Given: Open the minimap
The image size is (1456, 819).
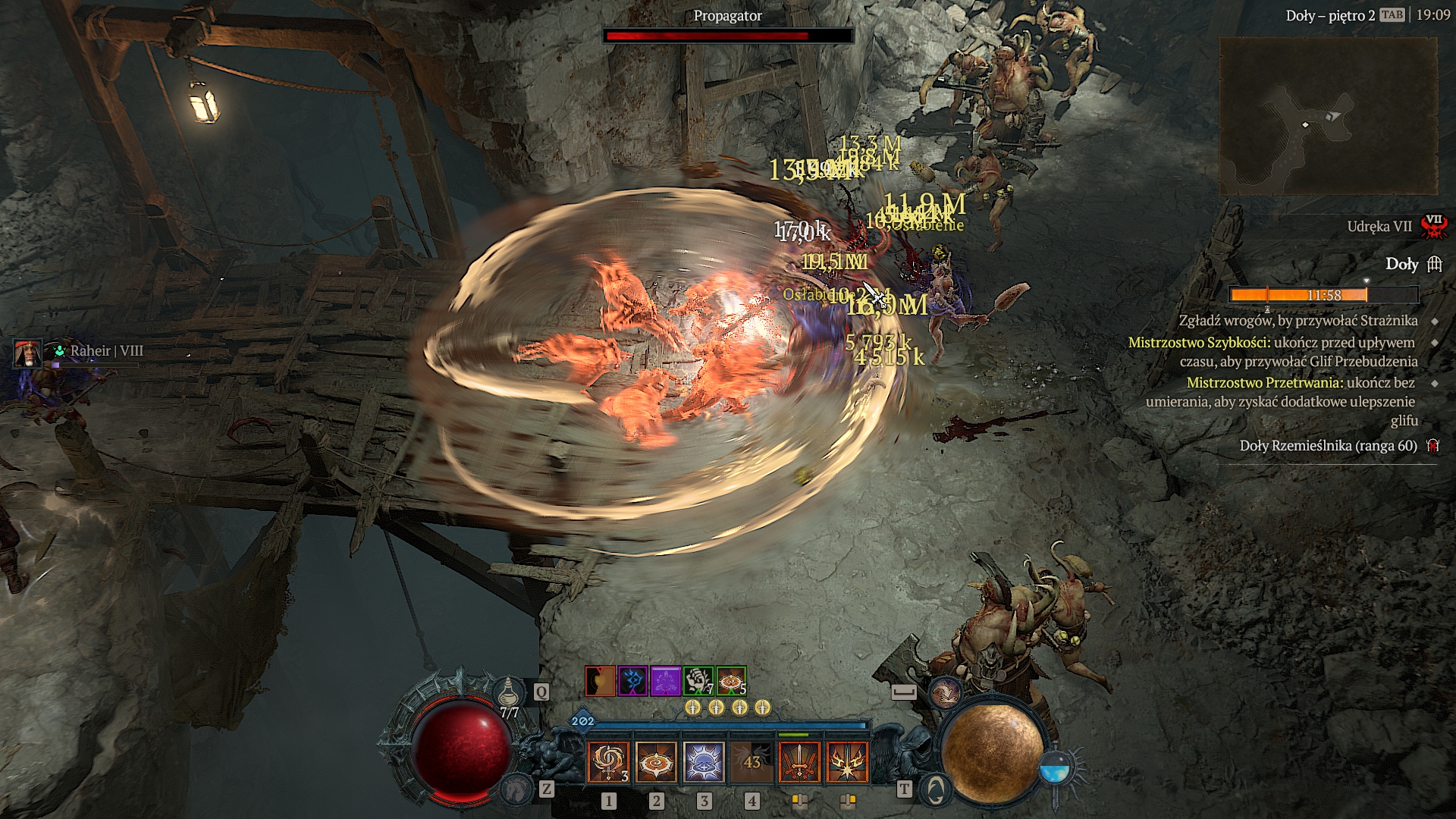Looking at the screenshot, I should point(1328,116).
